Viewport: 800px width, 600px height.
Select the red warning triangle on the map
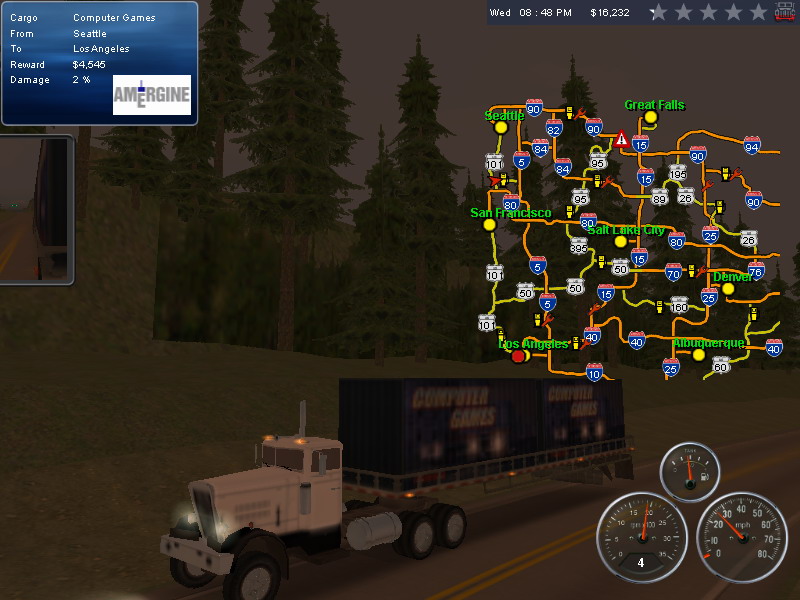tap(622, 139)
